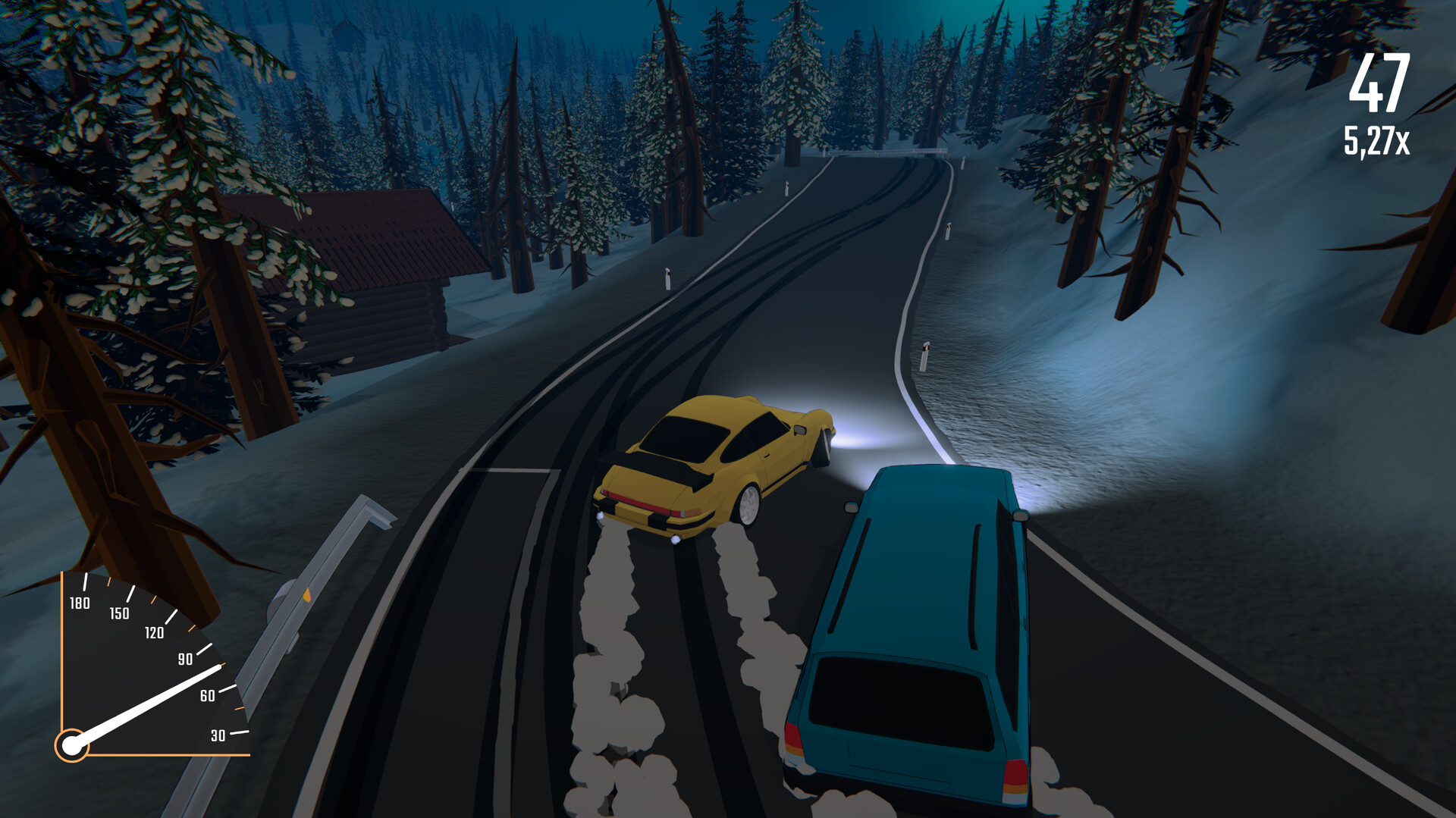Click the 150 mark on the speedometer
Viewport: 1456px width, 818px height.
pyautogui.click(x=120, y=614)
